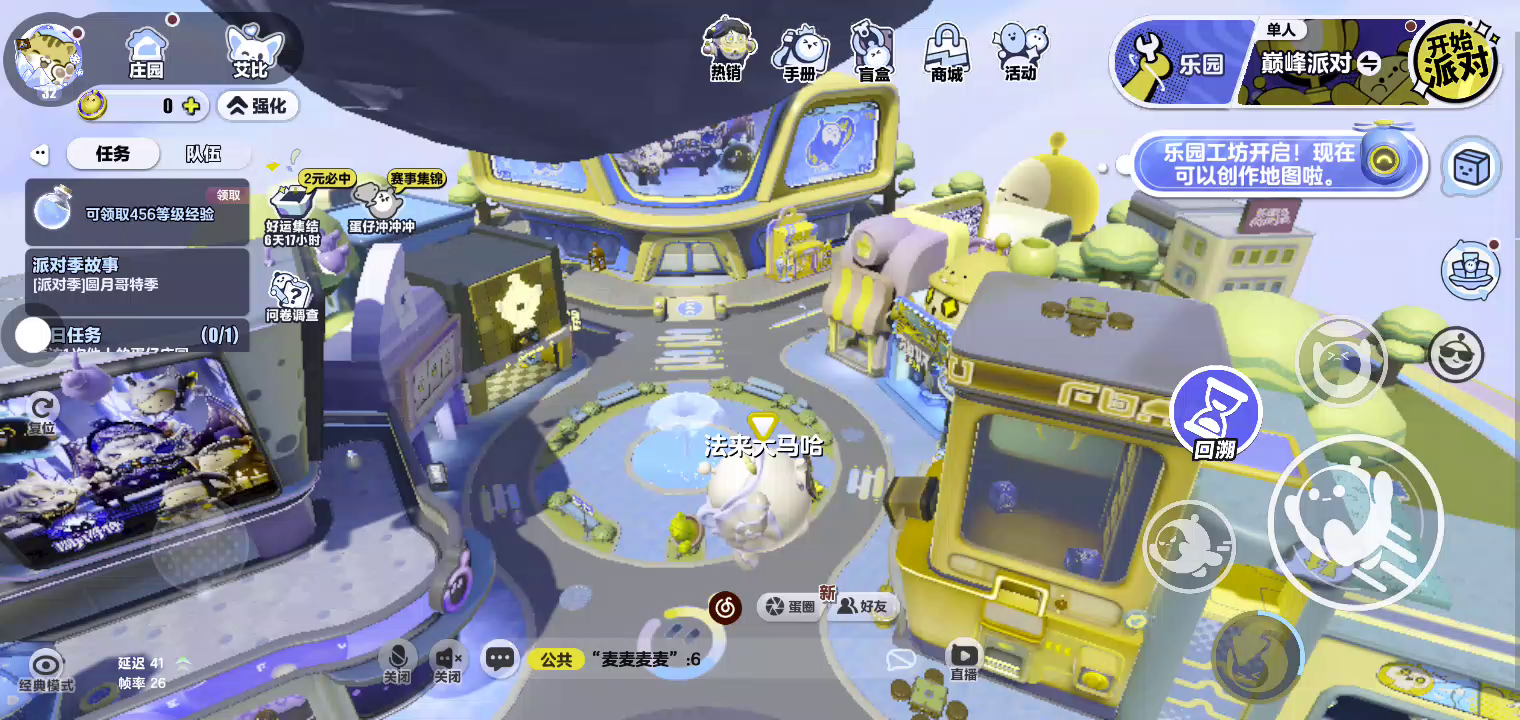Open the 好友 friends list

pos(863,606)
